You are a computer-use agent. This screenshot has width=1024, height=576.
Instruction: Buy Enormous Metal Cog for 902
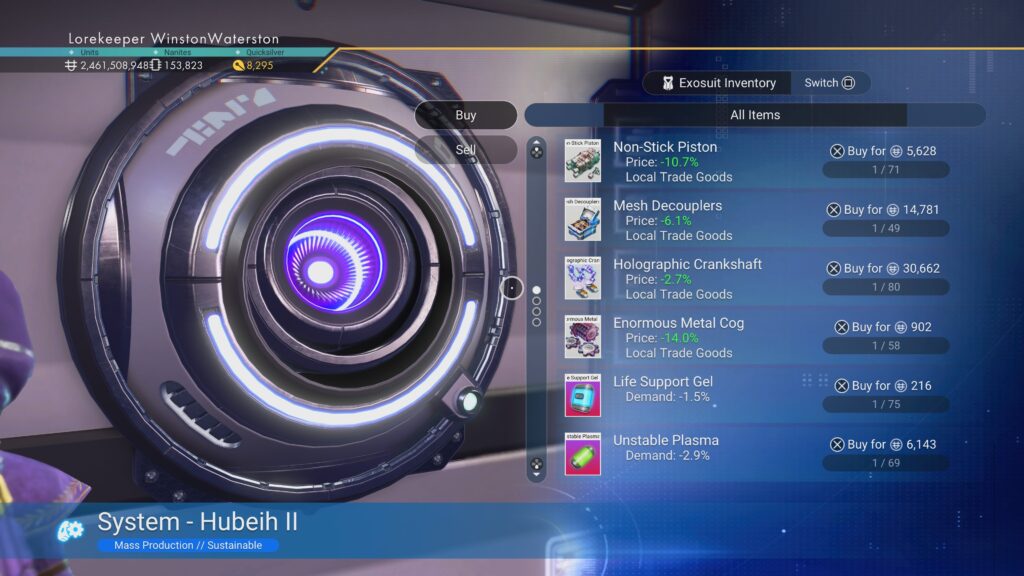(x=883, y=327)
